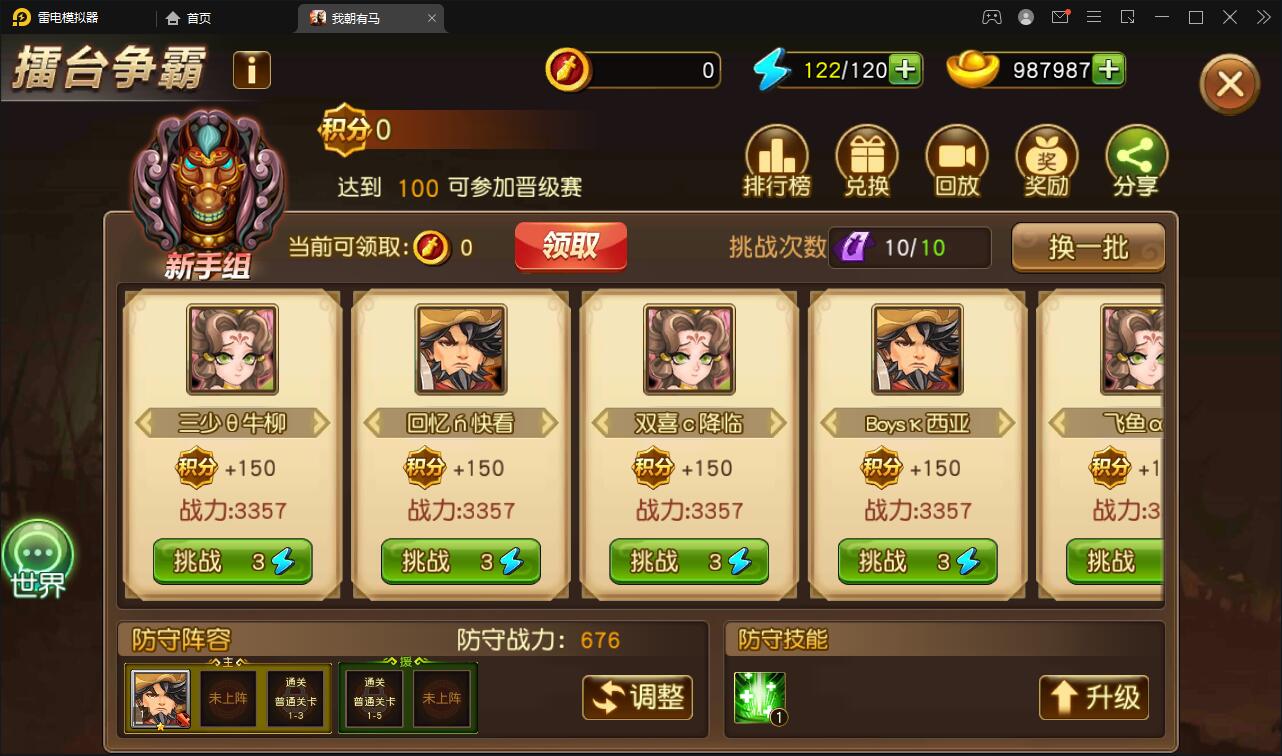Refresh opponents using 换一批

(1088, 247)
